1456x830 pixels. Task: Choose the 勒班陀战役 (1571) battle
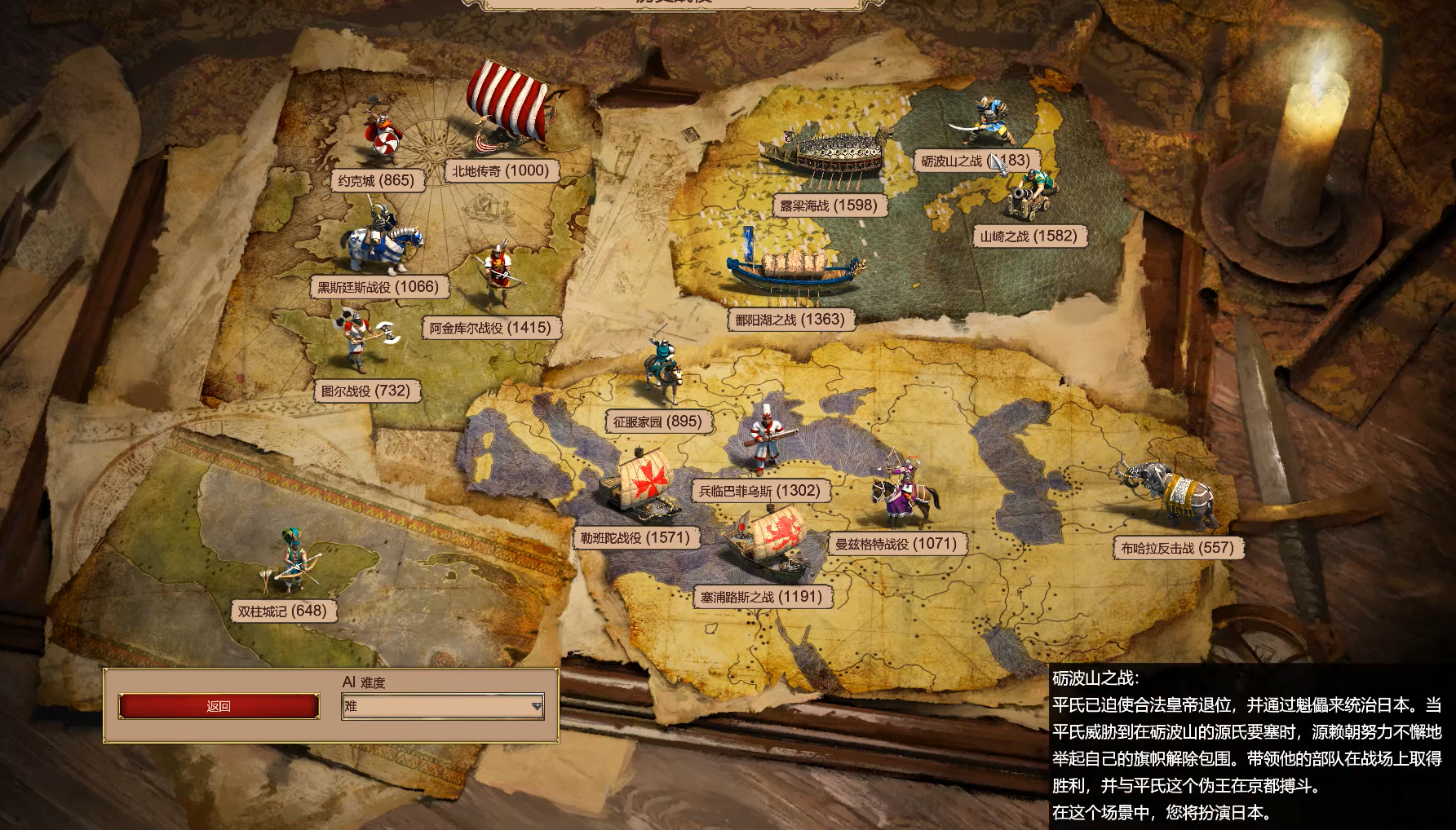(635, 538)
